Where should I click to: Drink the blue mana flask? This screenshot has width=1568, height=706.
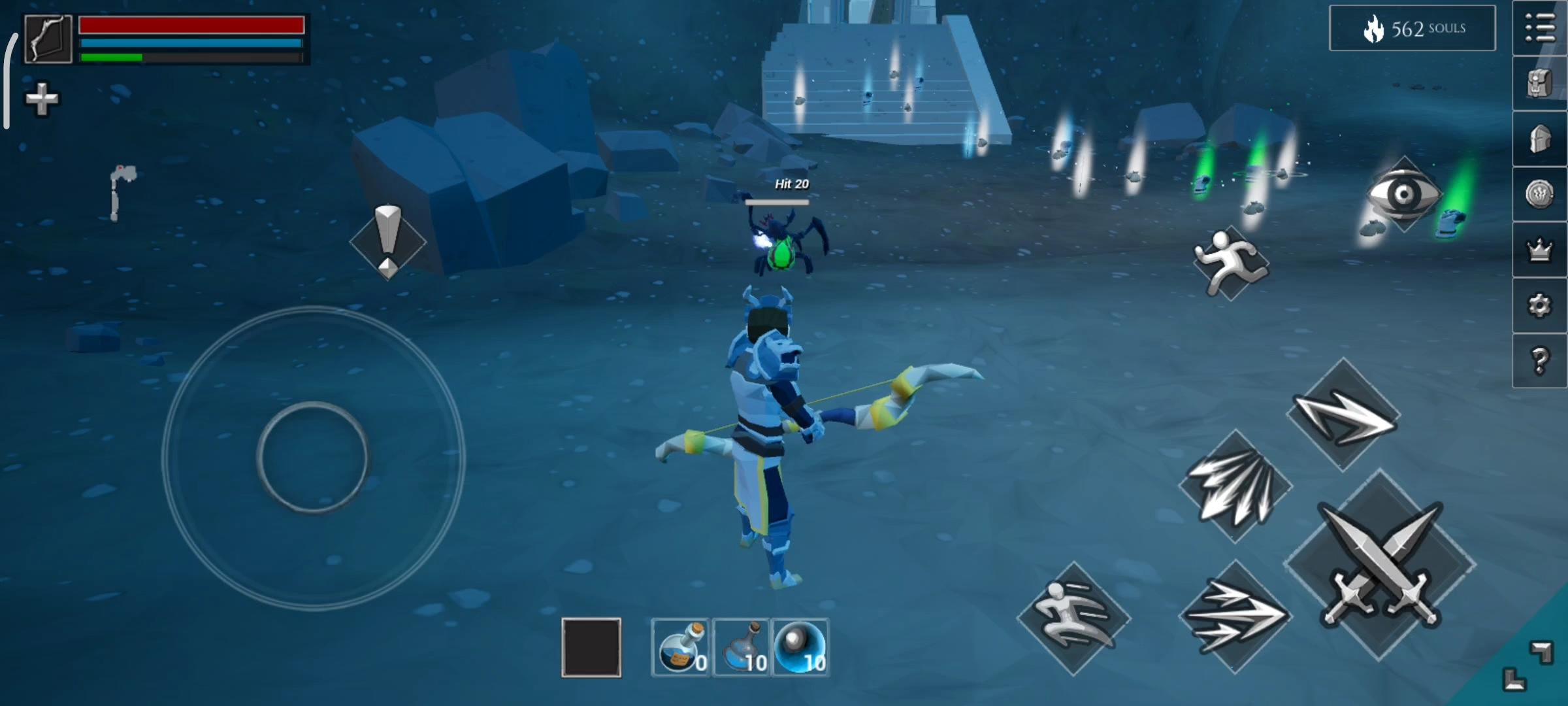point(742,647)
